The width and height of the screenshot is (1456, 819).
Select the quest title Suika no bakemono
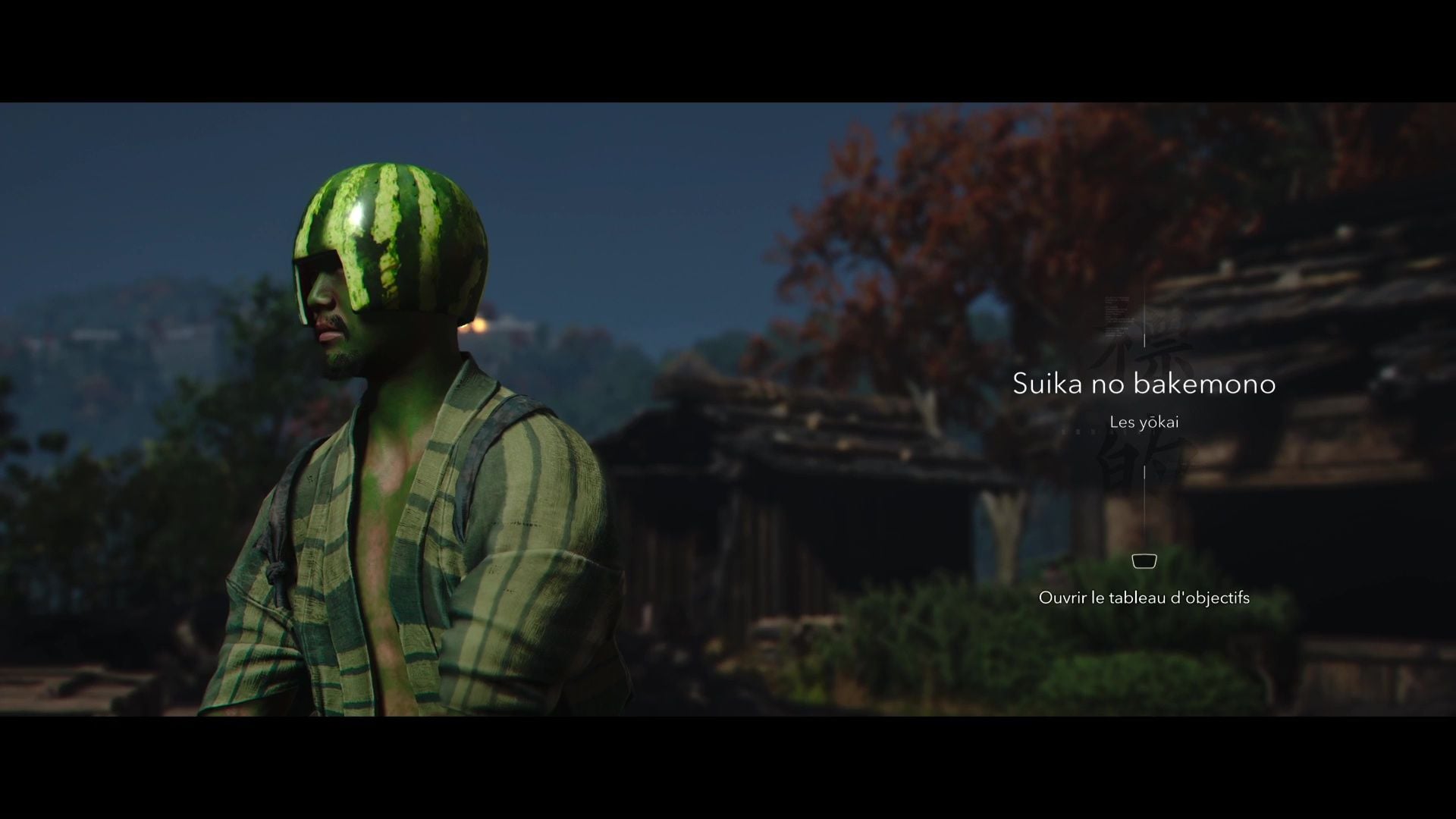tap(1145, 384)
